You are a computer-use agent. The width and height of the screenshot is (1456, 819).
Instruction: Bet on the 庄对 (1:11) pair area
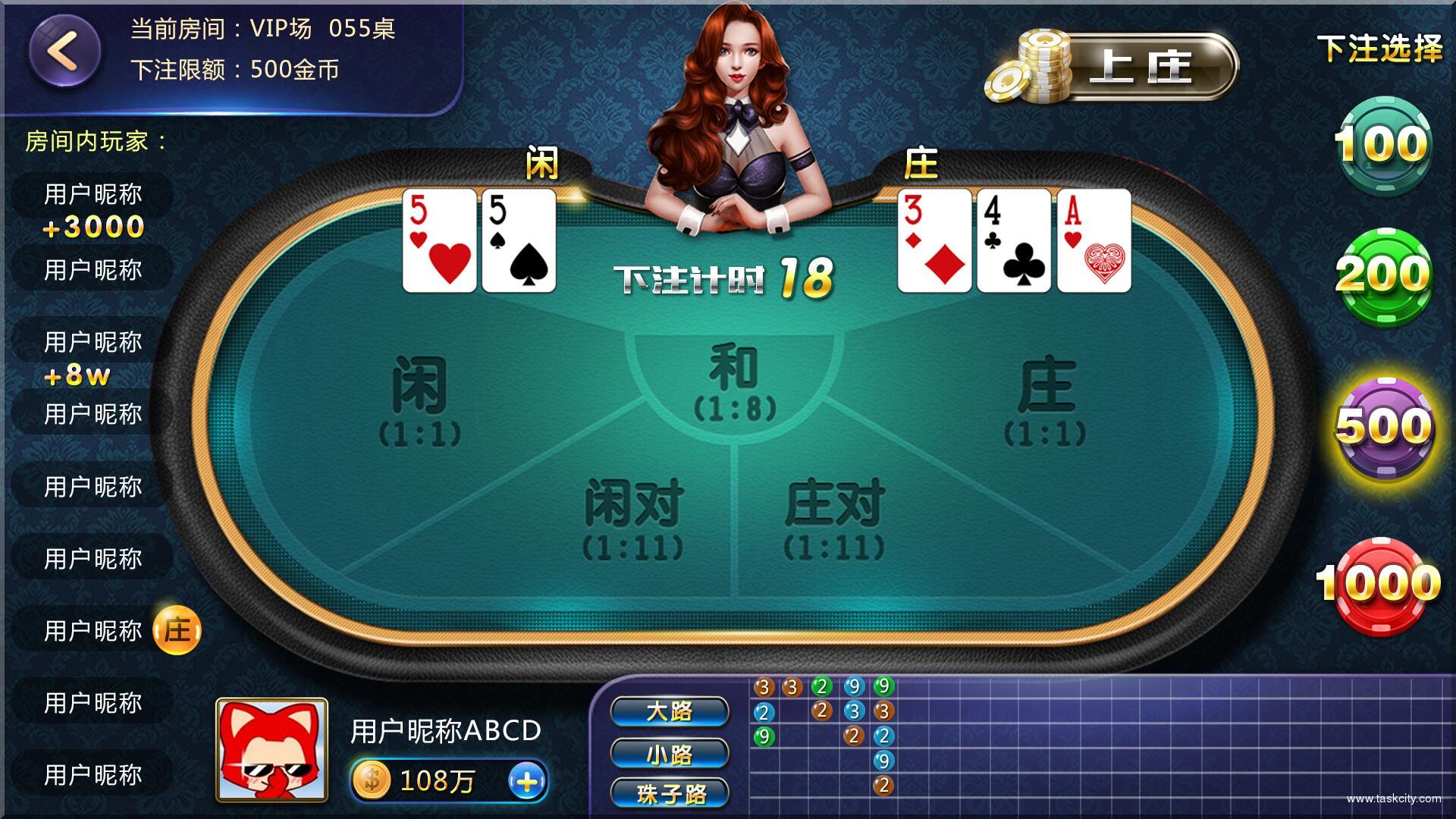click(834, 516)
